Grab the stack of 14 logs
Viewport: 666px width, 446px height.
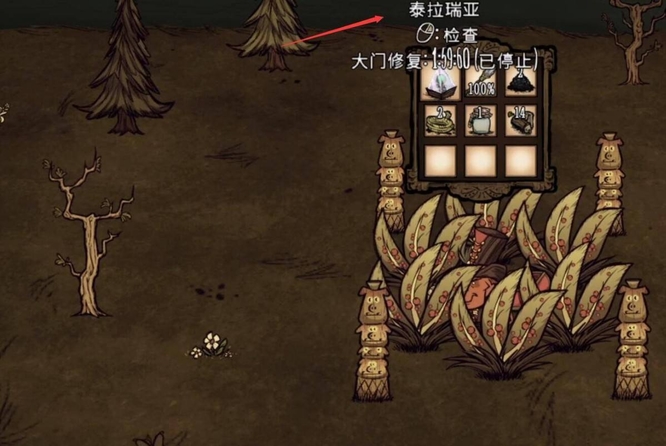520,120
